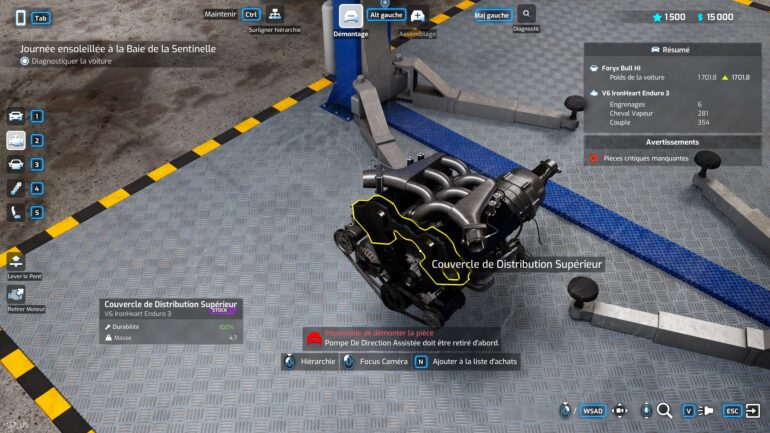Select the suspension shock absorber icon
770x433 pixels.
pos(16,188)
